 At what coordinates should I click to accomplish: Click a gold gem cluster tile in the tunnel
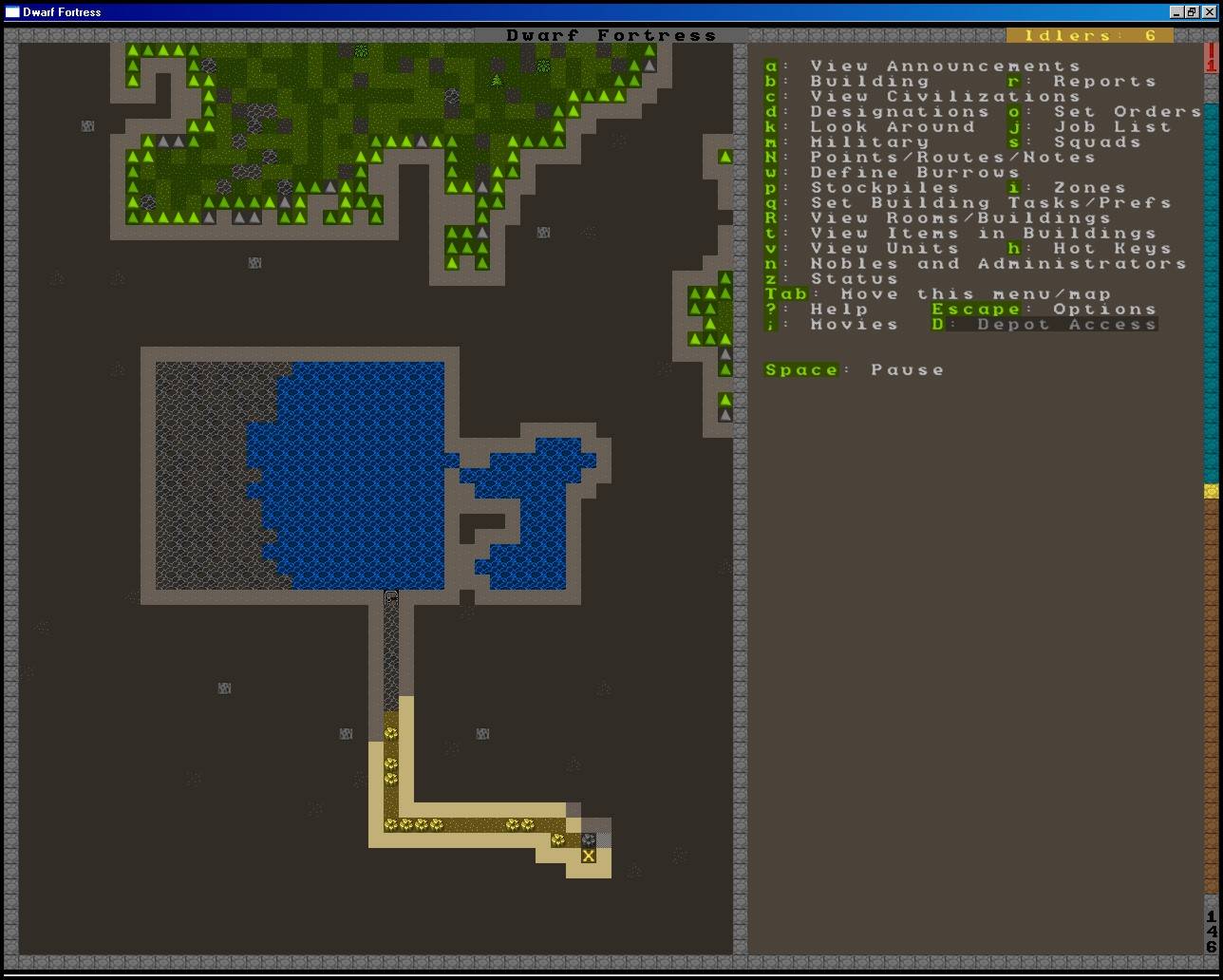tap(388, 763)
